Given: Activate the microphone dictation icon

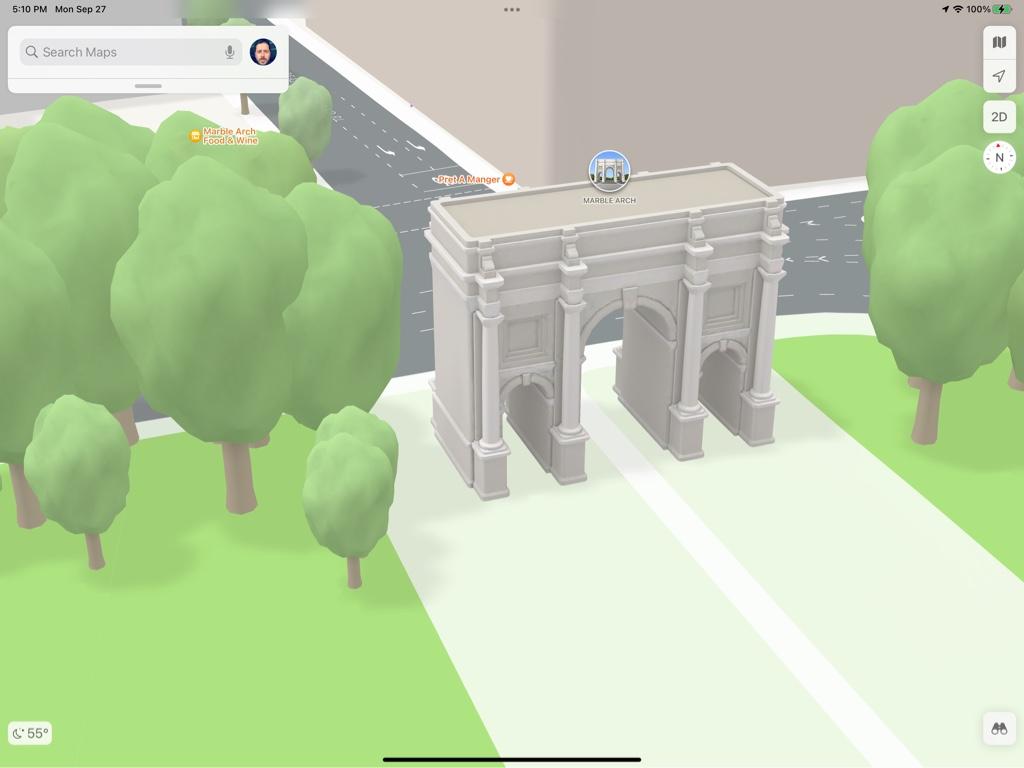Looking at the screenshot, I should pos(230,52).
